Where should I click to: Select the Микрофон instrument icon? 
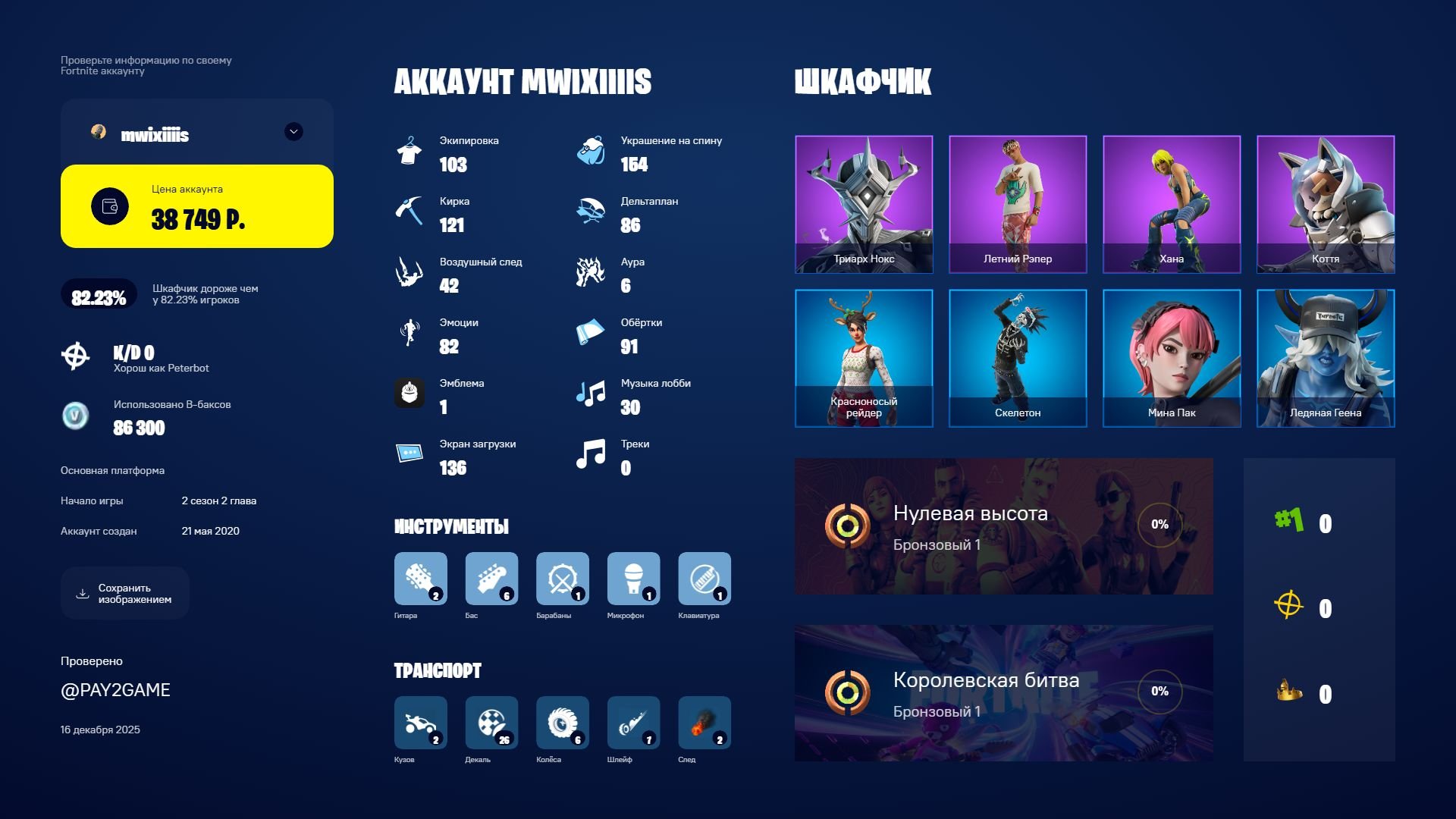point(633,579)
